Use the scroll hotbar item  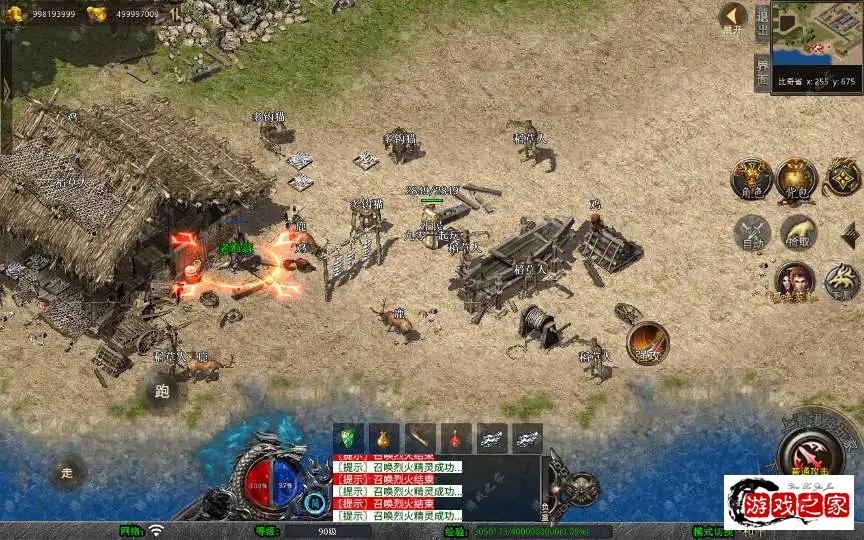coord(419,438)
